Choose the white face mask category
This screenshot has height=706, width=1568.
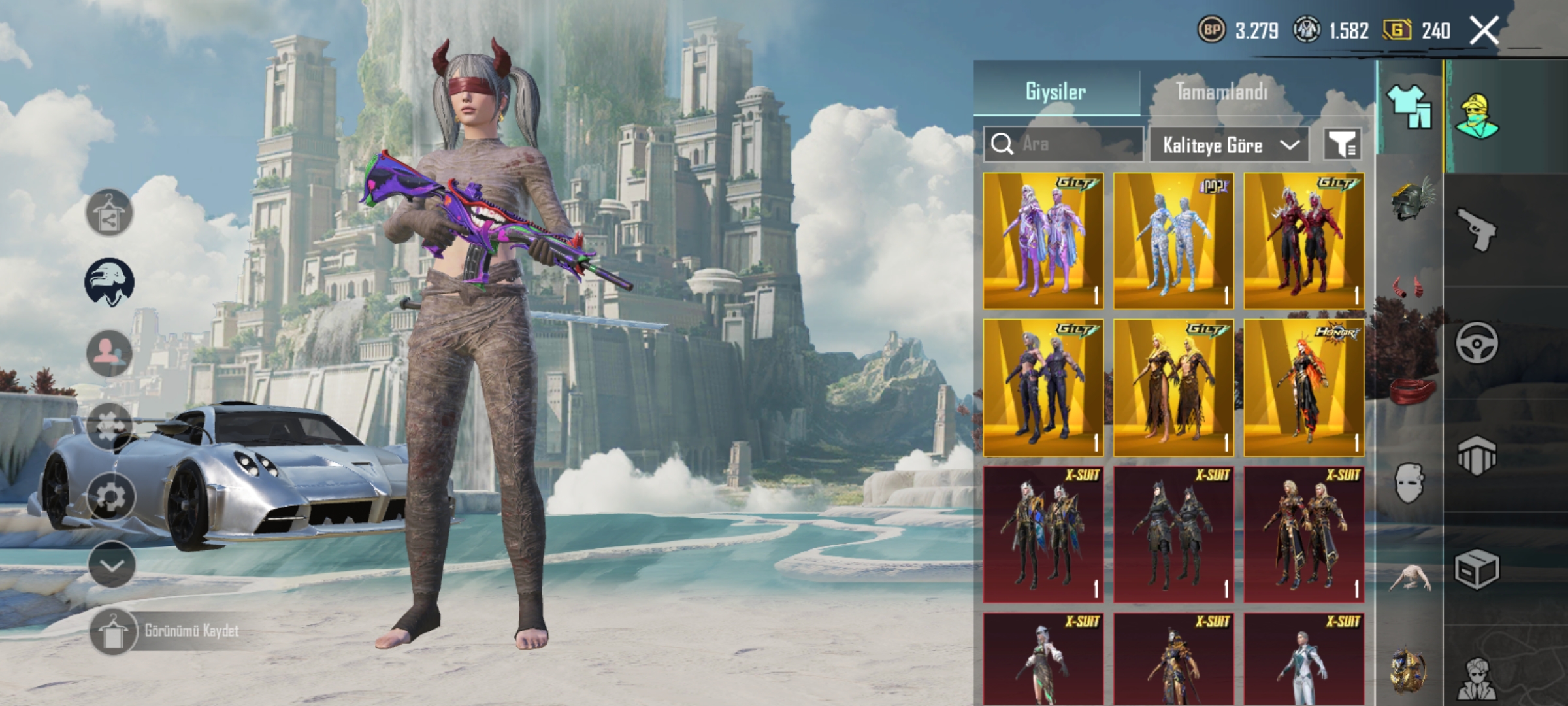coord(1410,482)
